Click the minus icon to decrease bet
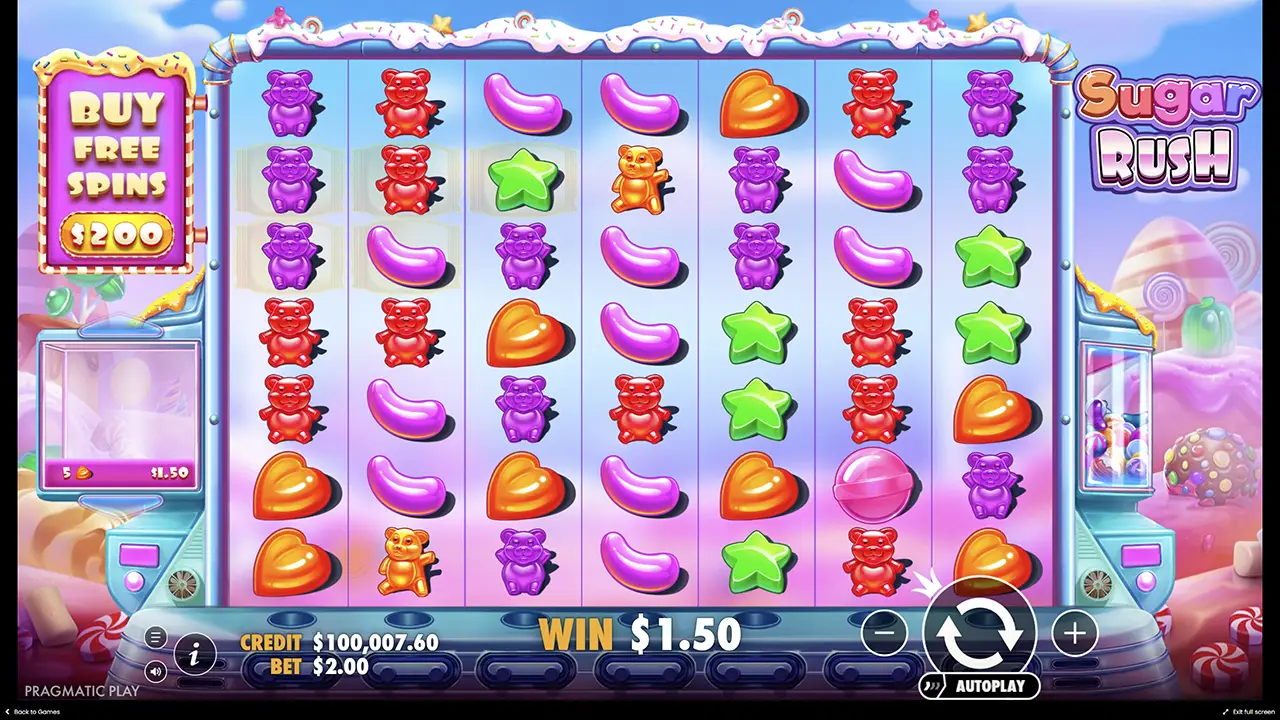1280x720 pixels. (884, 633)
